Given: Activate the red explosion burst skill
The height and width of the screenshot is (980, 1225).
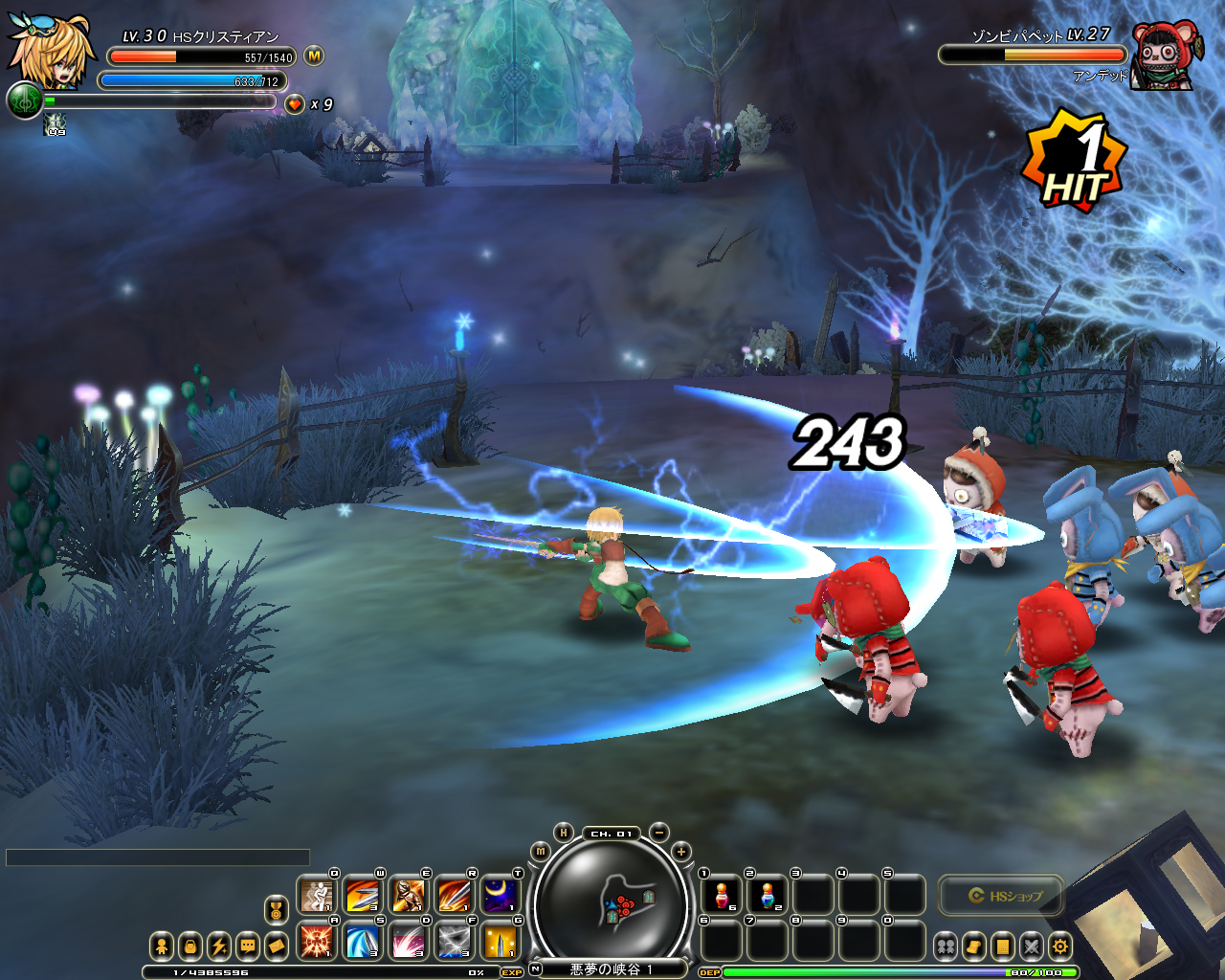Looking at the screenshot, I should [316, 942].
